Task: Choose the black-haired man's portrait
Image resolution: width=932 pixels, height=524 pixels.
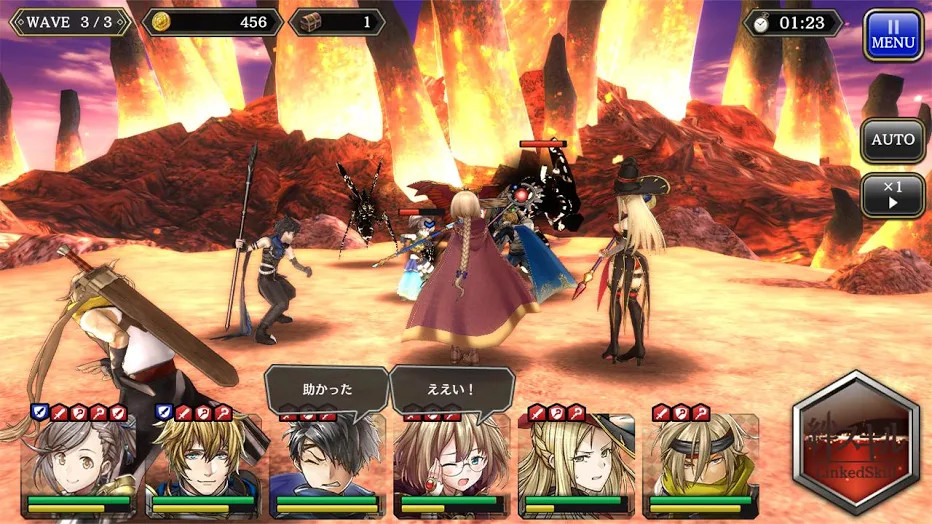Action: 327,460
